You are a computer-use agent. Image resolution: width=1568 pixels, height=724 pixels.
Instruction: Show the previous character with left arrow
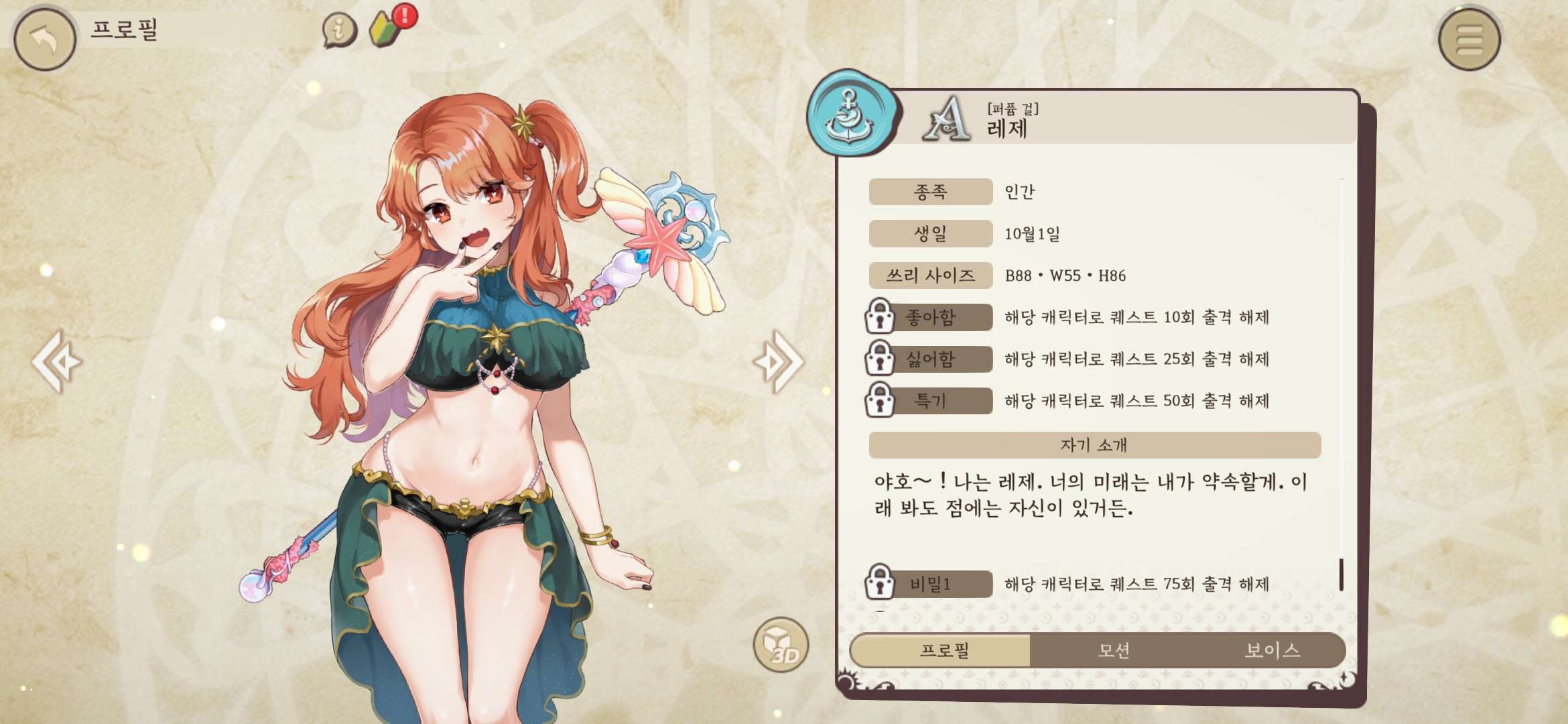click(x=57, y=361)
